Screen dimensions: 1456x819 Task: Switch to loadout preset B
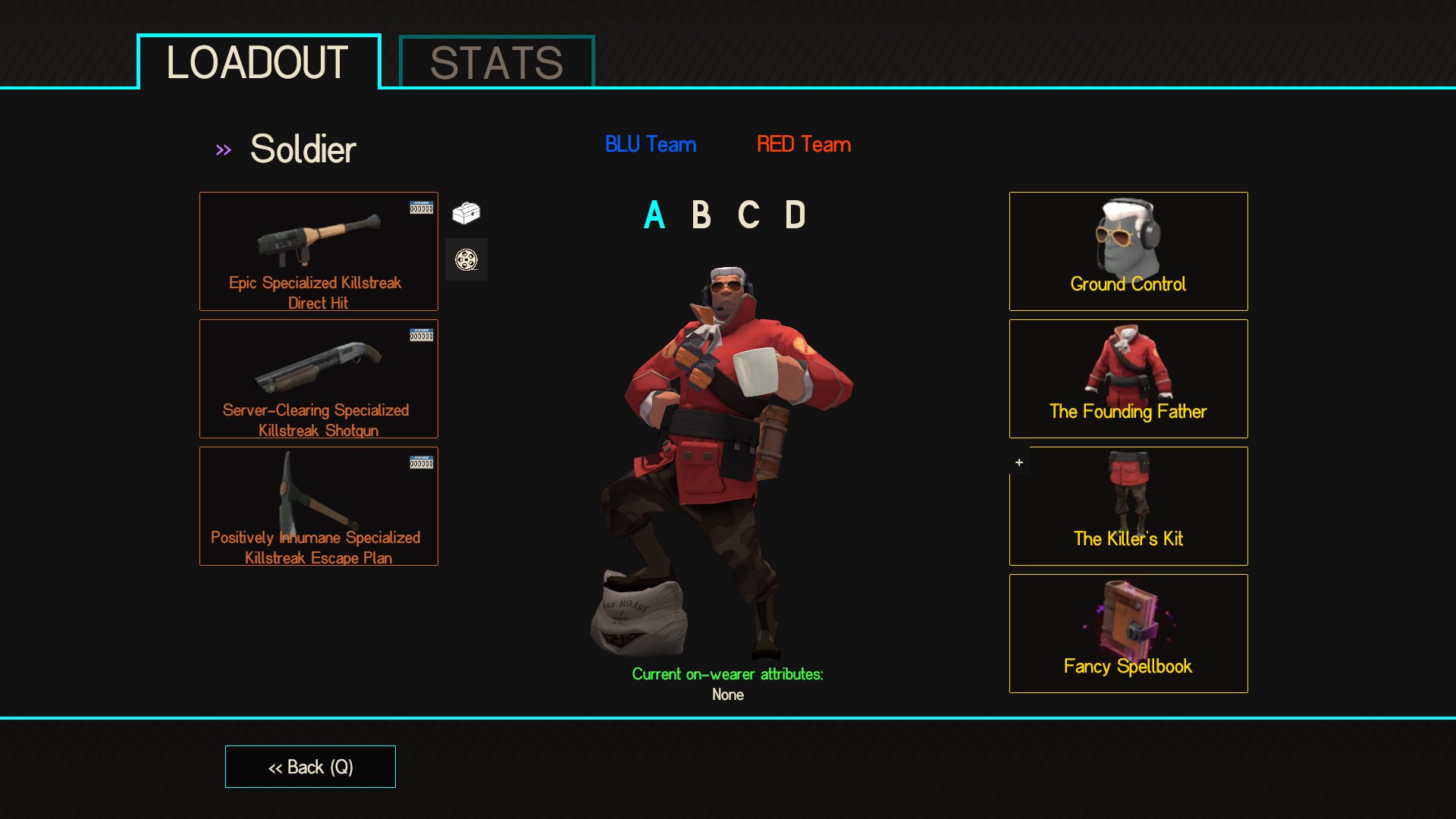click(701, 215)
